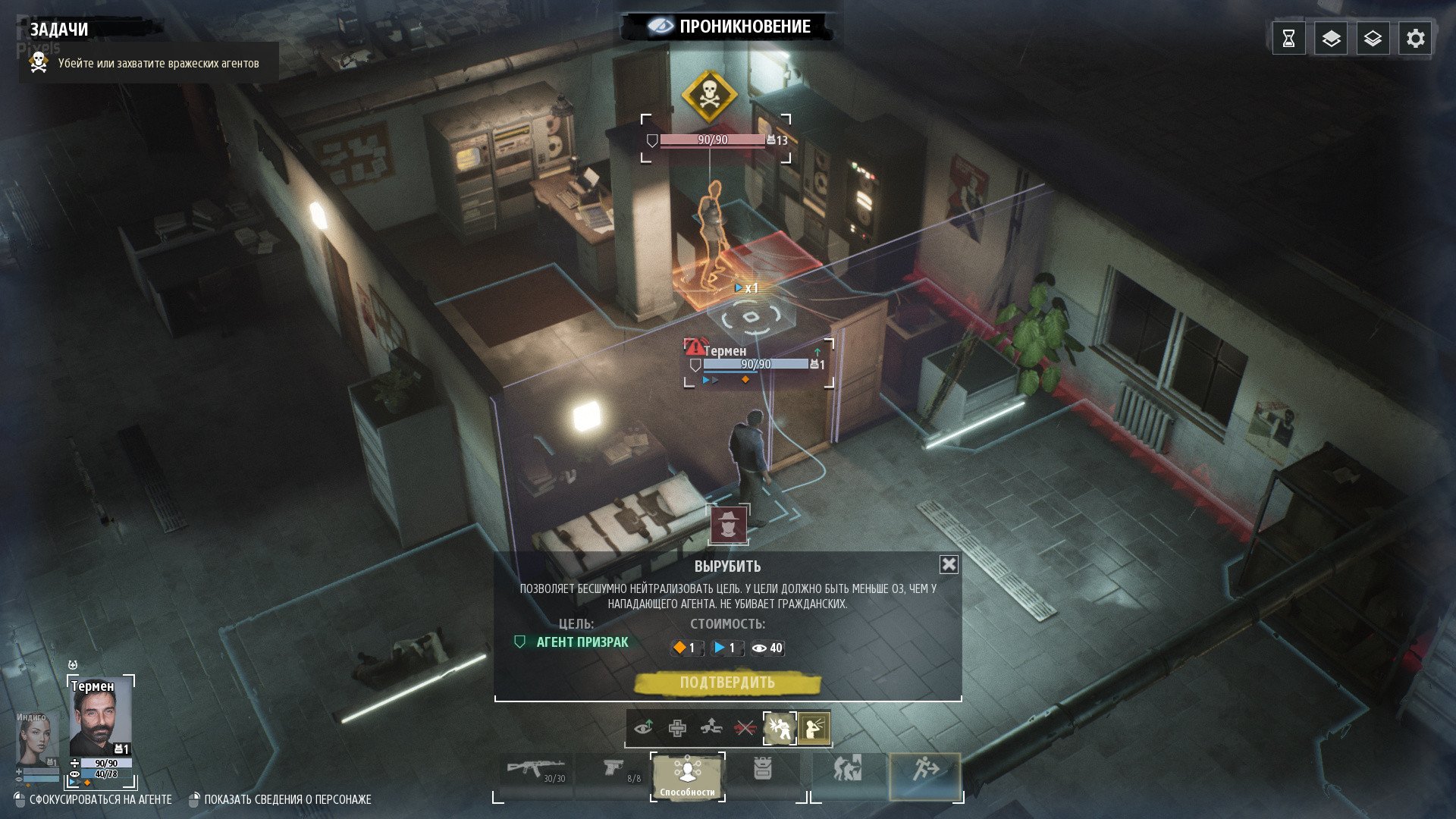The image size is (1456, 819).
Task: Use the medical cross heal ability
Action: click(x=677, y=729)
